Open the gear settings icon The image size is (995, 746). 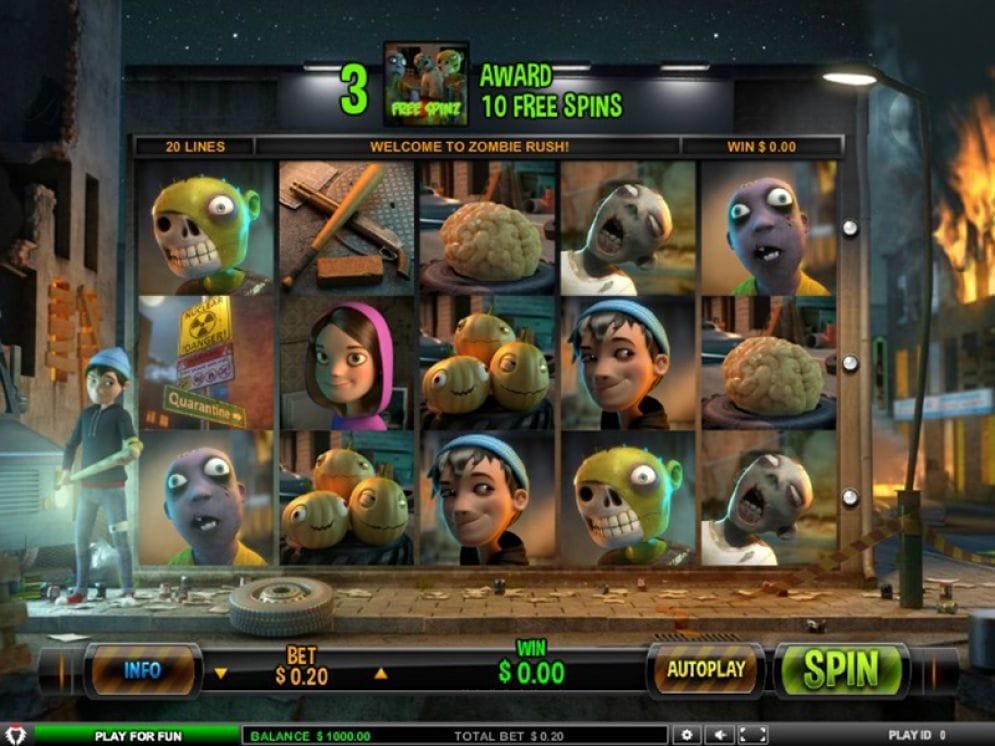[x=686, y=735]
